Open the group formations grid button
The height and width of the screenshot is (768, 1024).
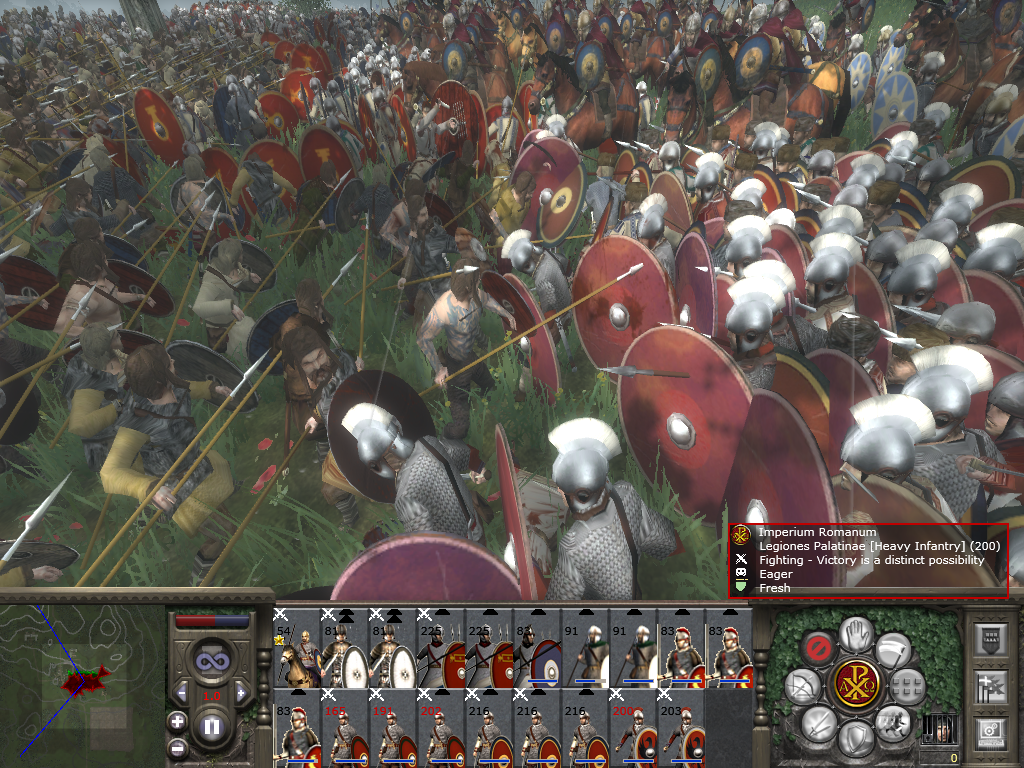908,685
